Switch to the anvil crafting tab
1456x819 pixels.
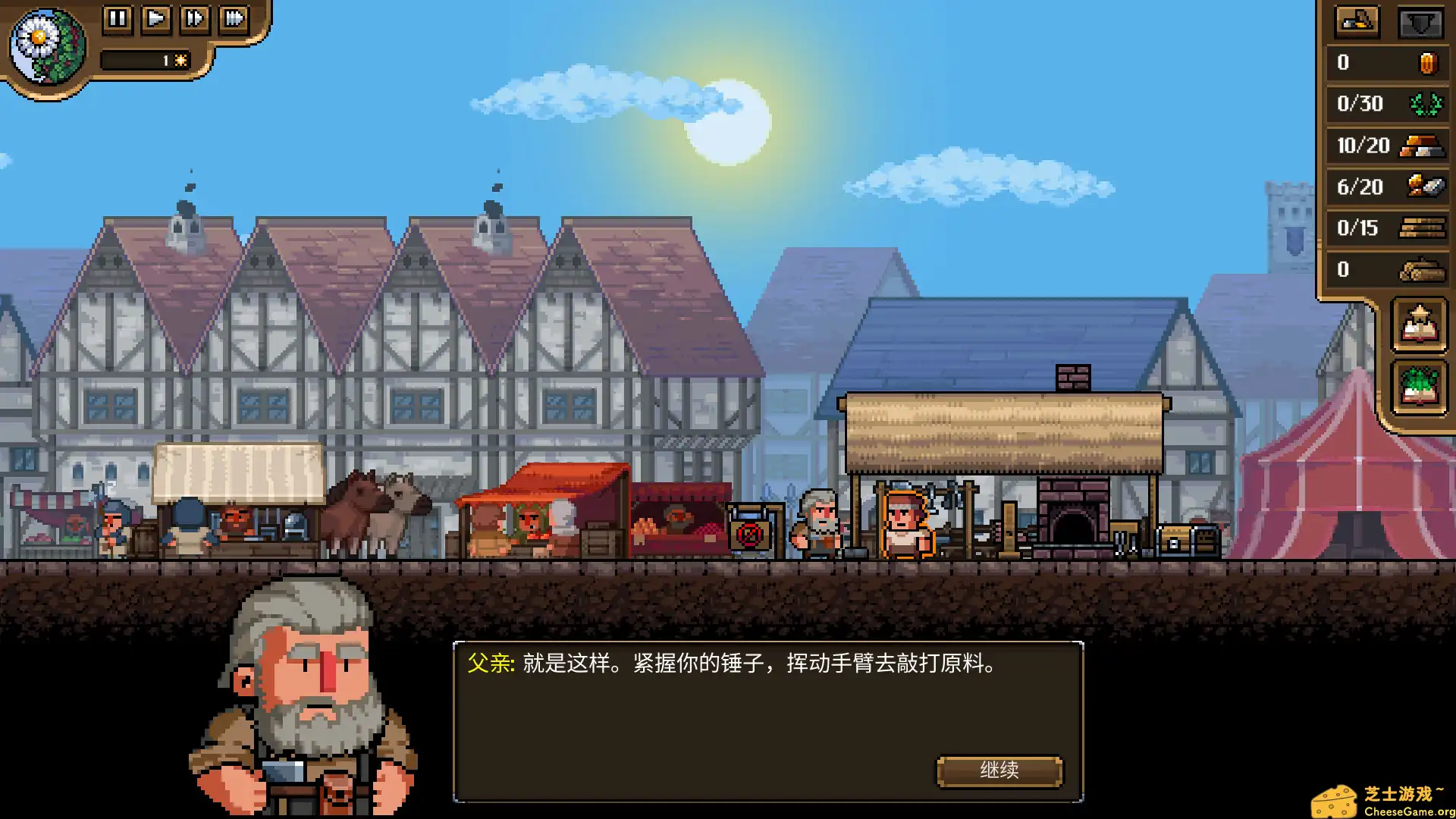click(x=1357, y=21)
